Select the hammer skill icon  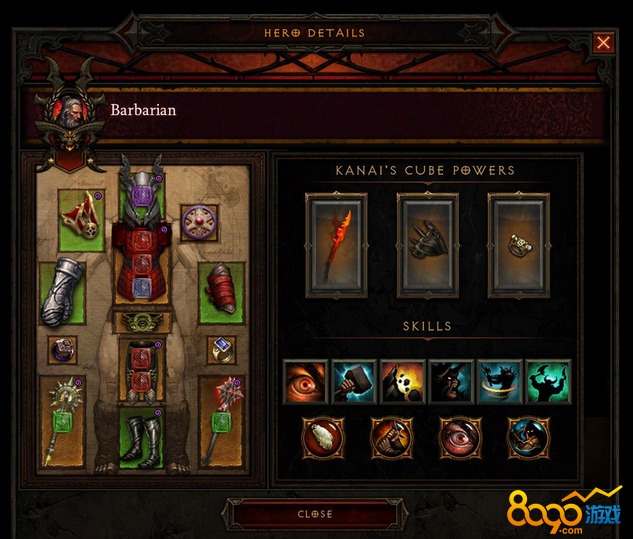pyautogui.click(x=354, y=382)
